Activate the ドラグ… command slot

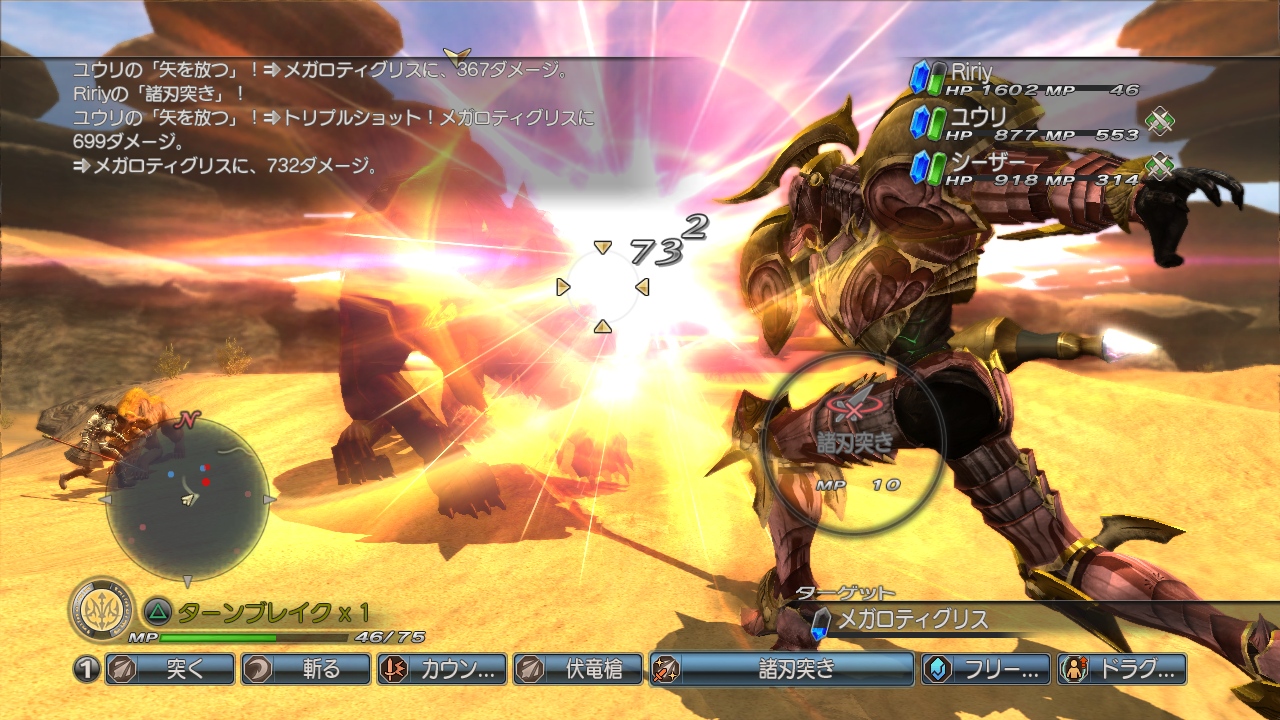pyautogui.click(x=1122, y=669)
